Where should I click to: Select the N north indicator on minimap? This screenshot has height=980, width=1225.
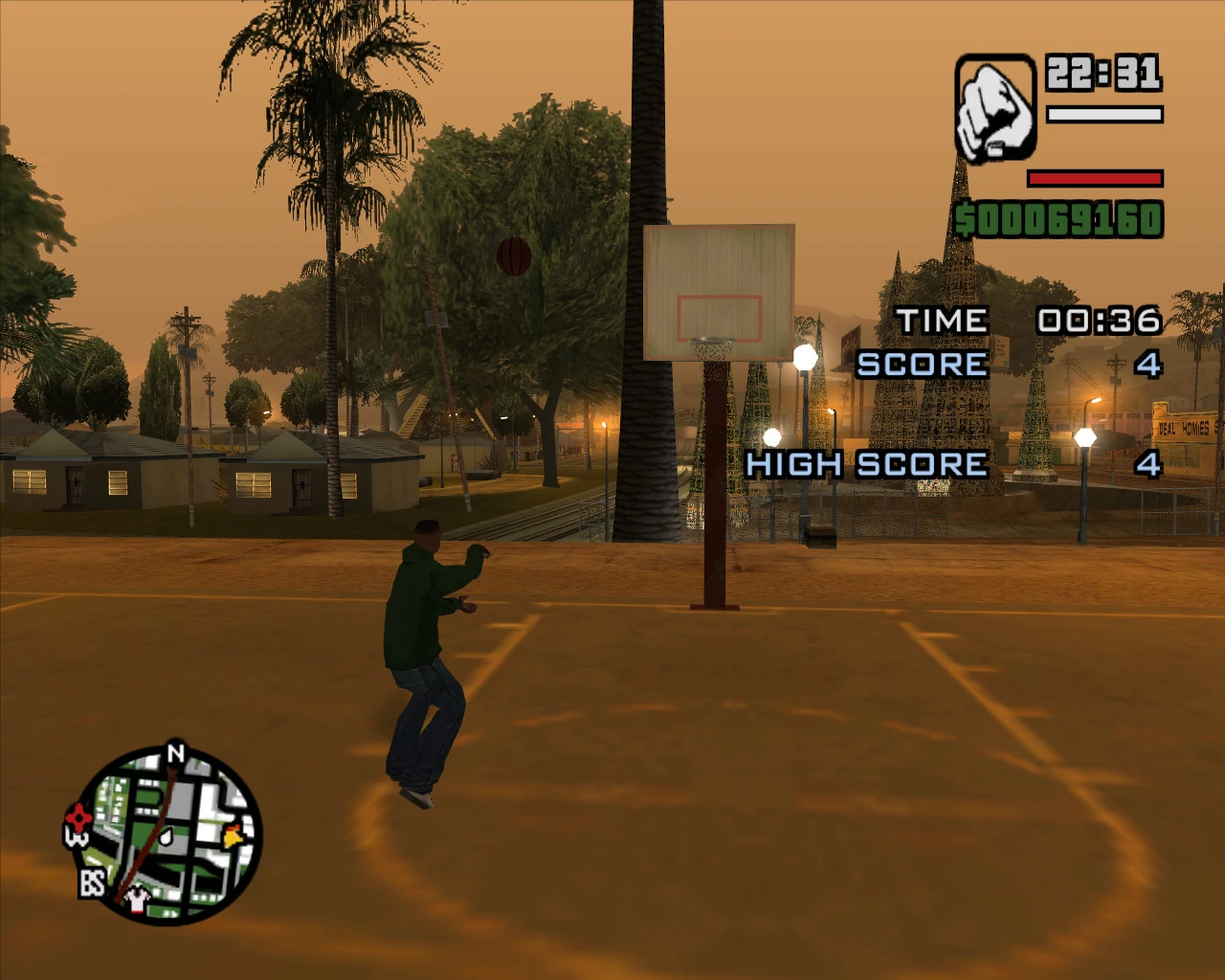[x=174, y=755]
